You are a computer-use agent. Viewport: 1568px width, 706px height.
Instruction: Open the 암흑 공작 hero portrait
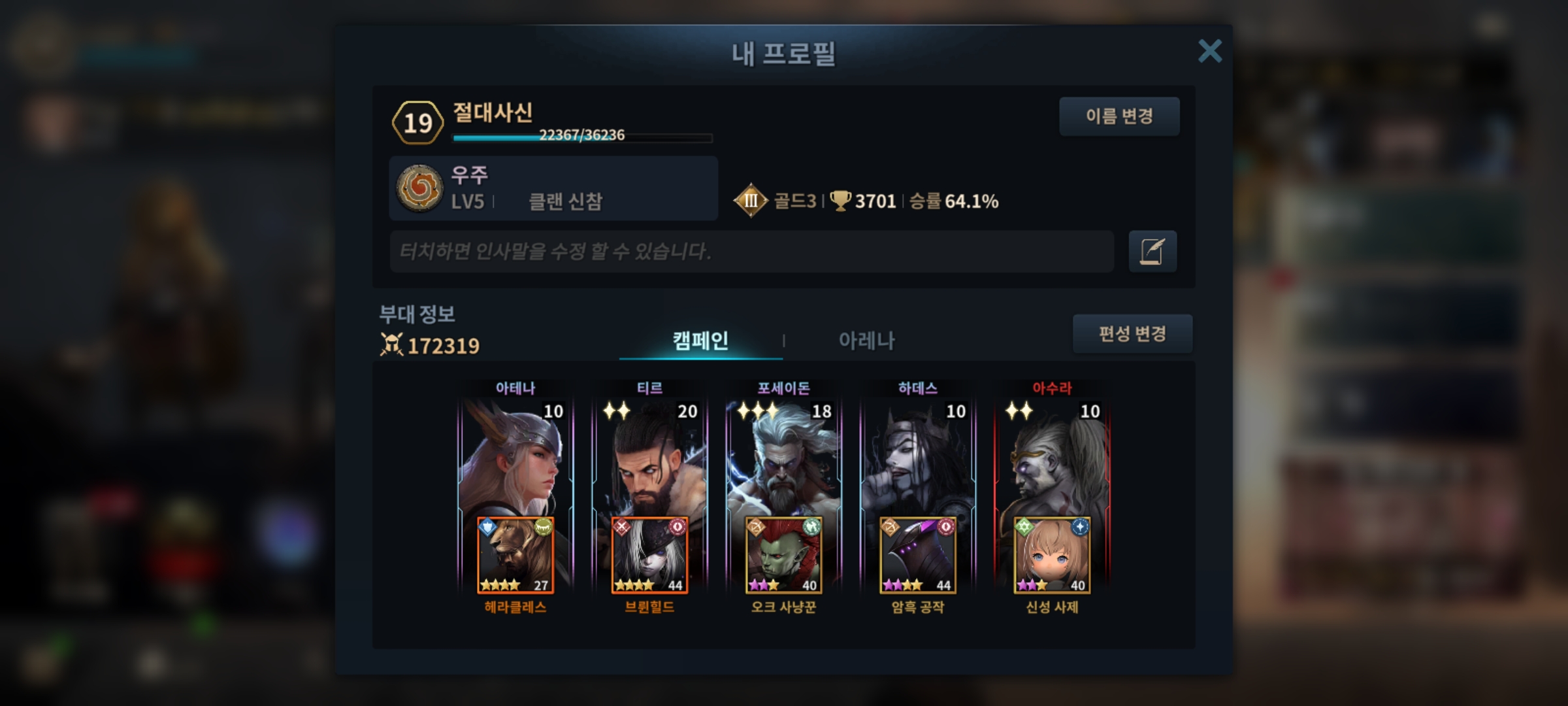(918, 556)
